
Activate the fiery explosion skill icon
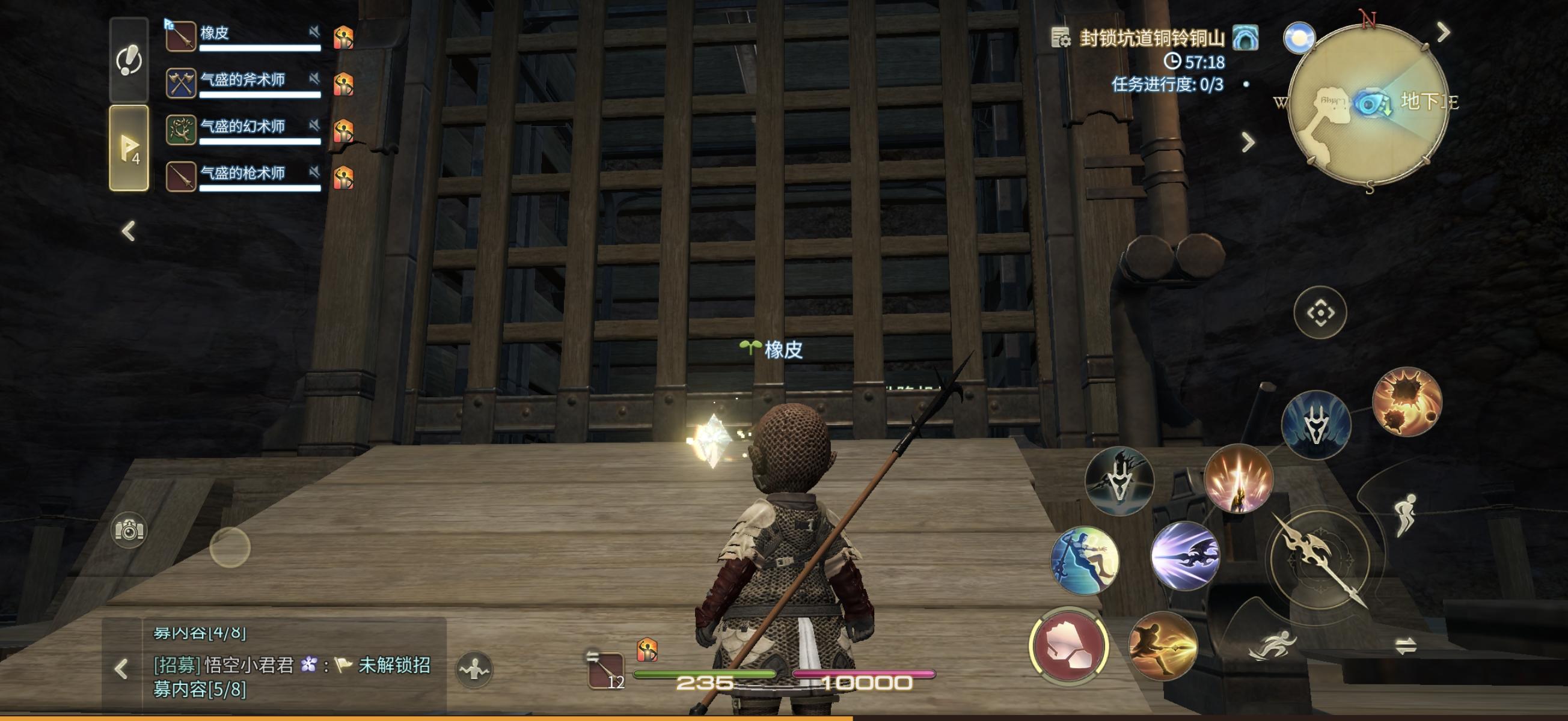pos(1406,402)
